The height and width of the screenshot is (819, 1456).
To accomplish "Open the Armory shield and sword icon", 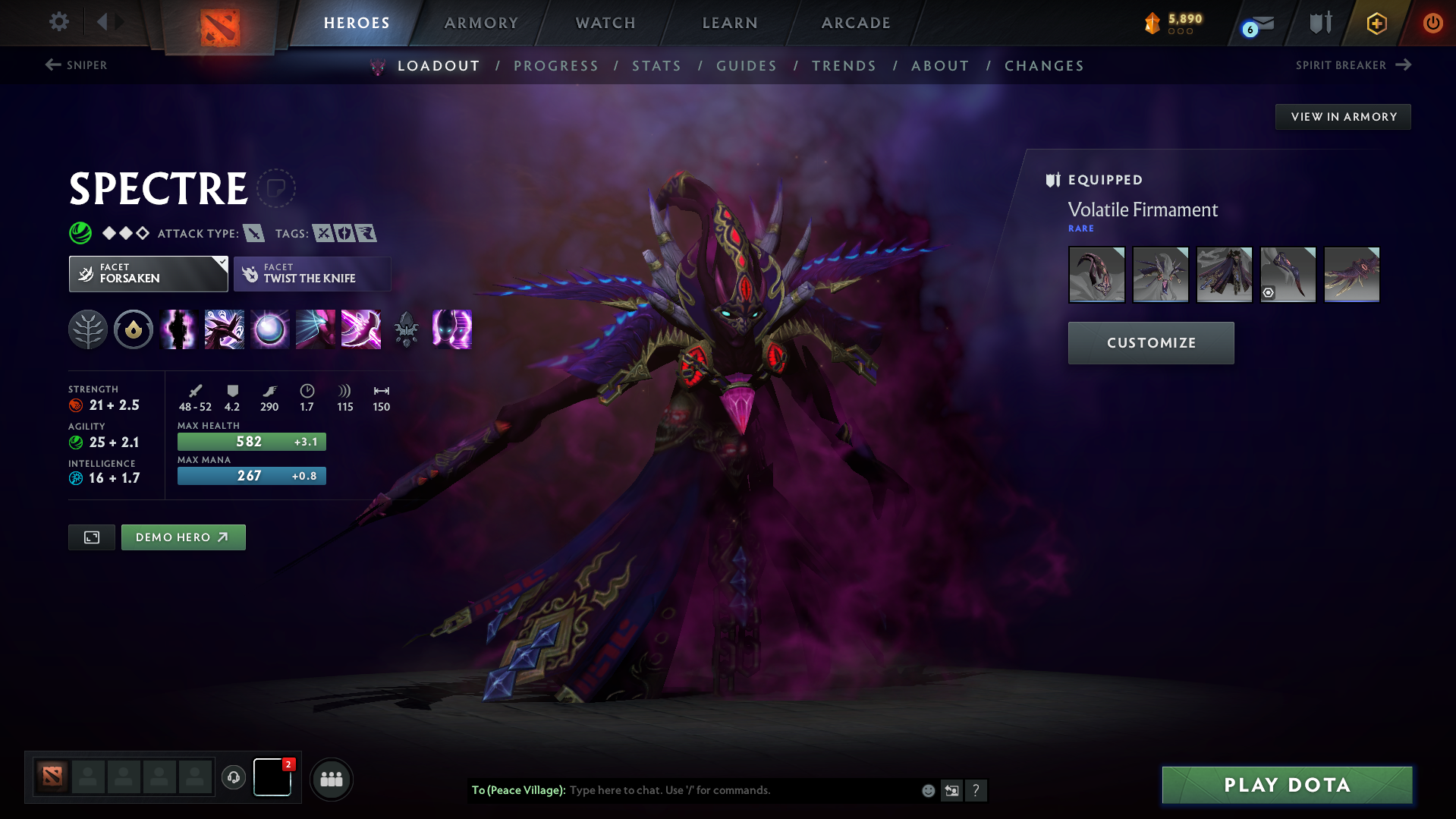I will 1319,23.
